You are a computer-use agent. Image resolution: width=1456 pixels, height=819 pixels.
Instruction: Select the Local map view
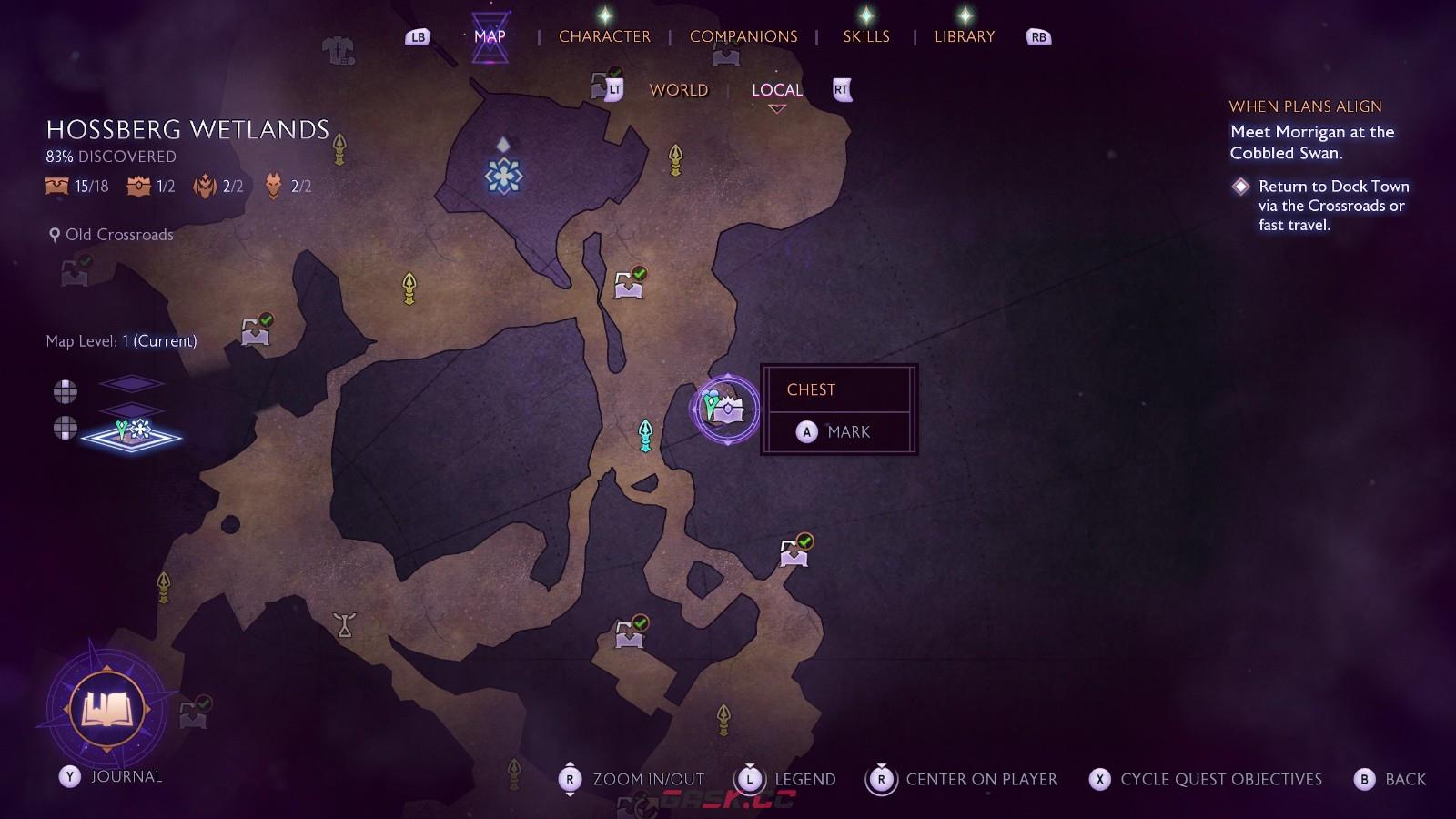(776, 90)
